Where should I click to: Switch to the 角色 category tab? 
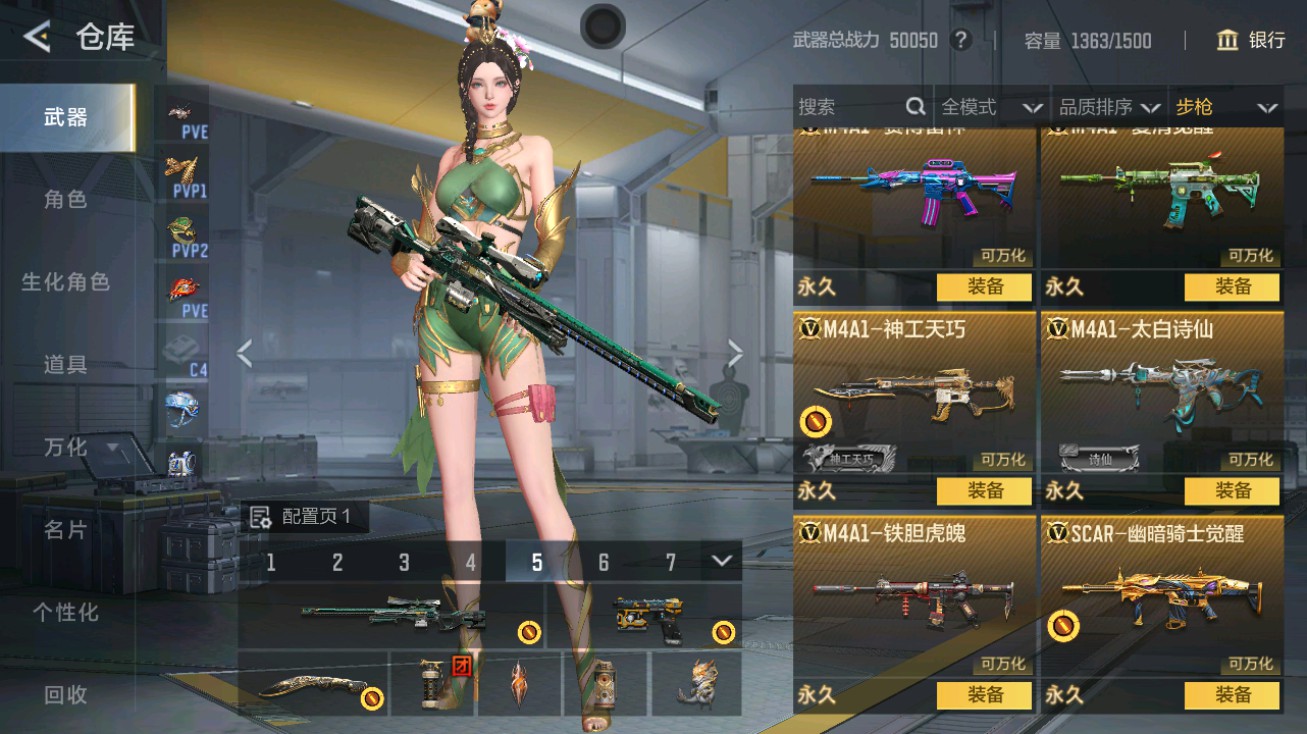(66, 199)
